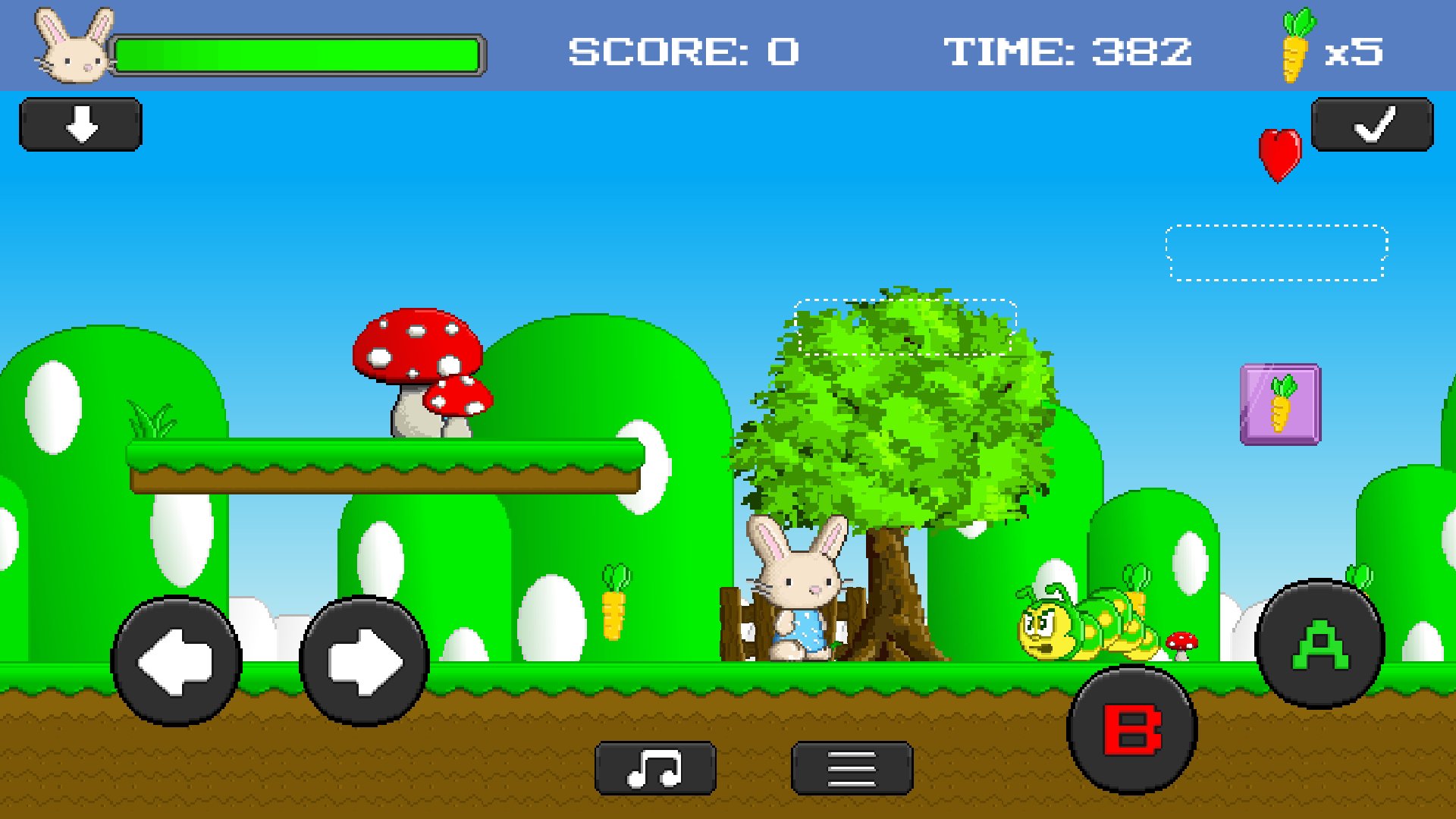The width and height of the screenshot is (1456, 819).
Task: Open the dotted outline above the tree
Action: [905, 326]
